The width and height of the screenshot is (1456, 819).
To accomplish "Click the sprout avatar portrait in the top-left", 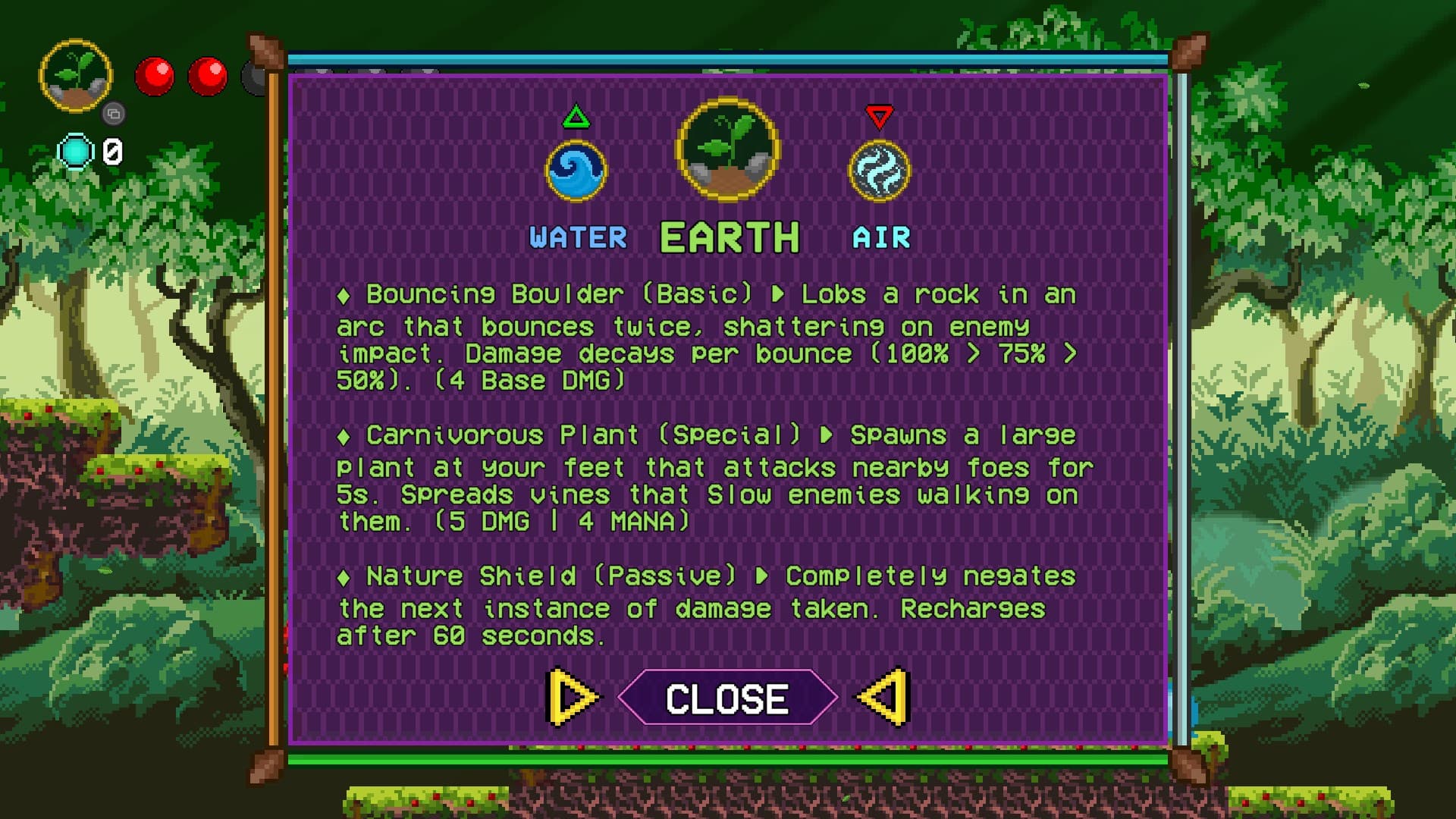I will (x=76, y=74).
